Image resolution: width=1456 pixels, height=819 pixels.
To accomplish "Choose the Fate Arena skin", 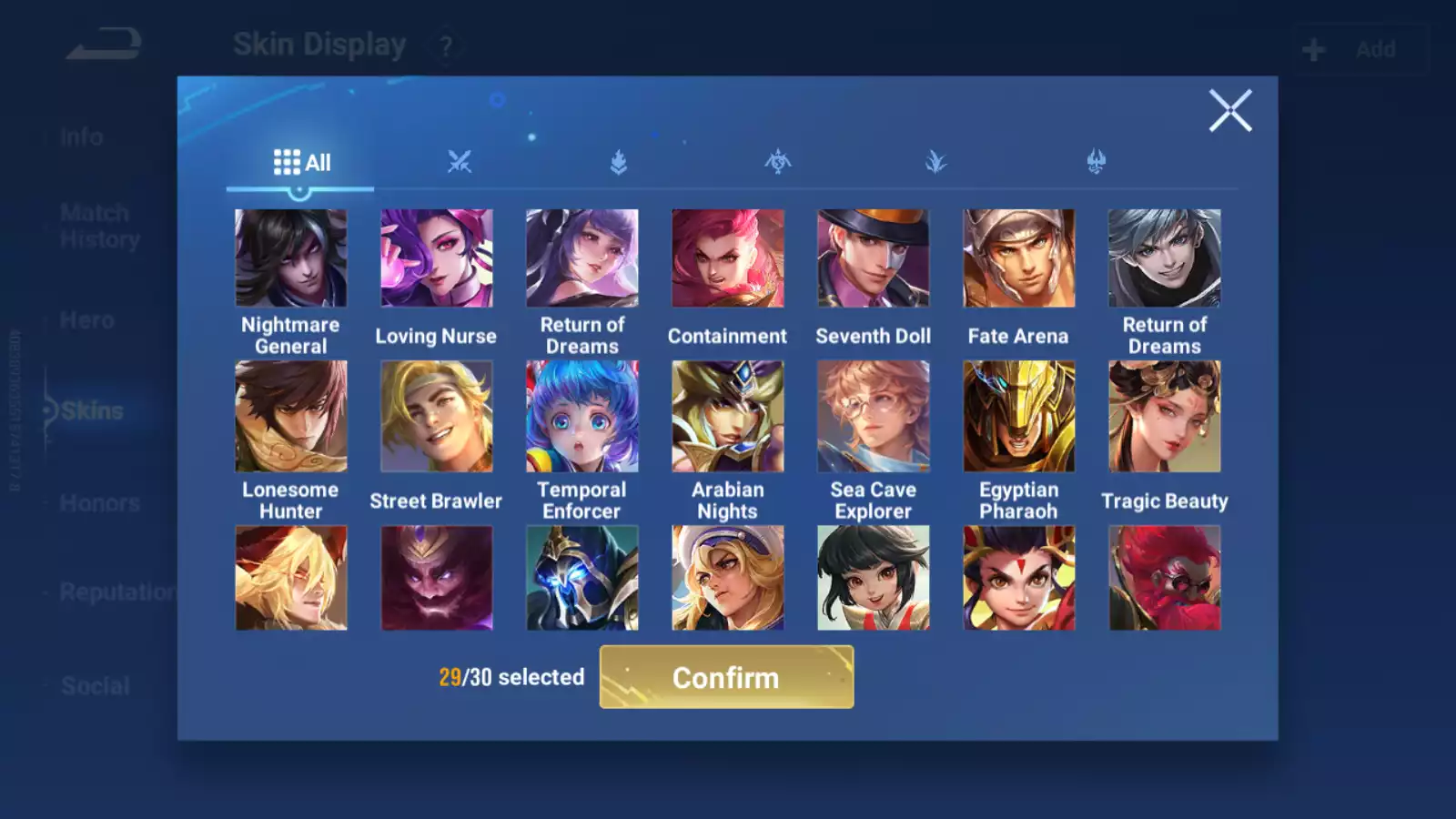I will coord(1018,259).
